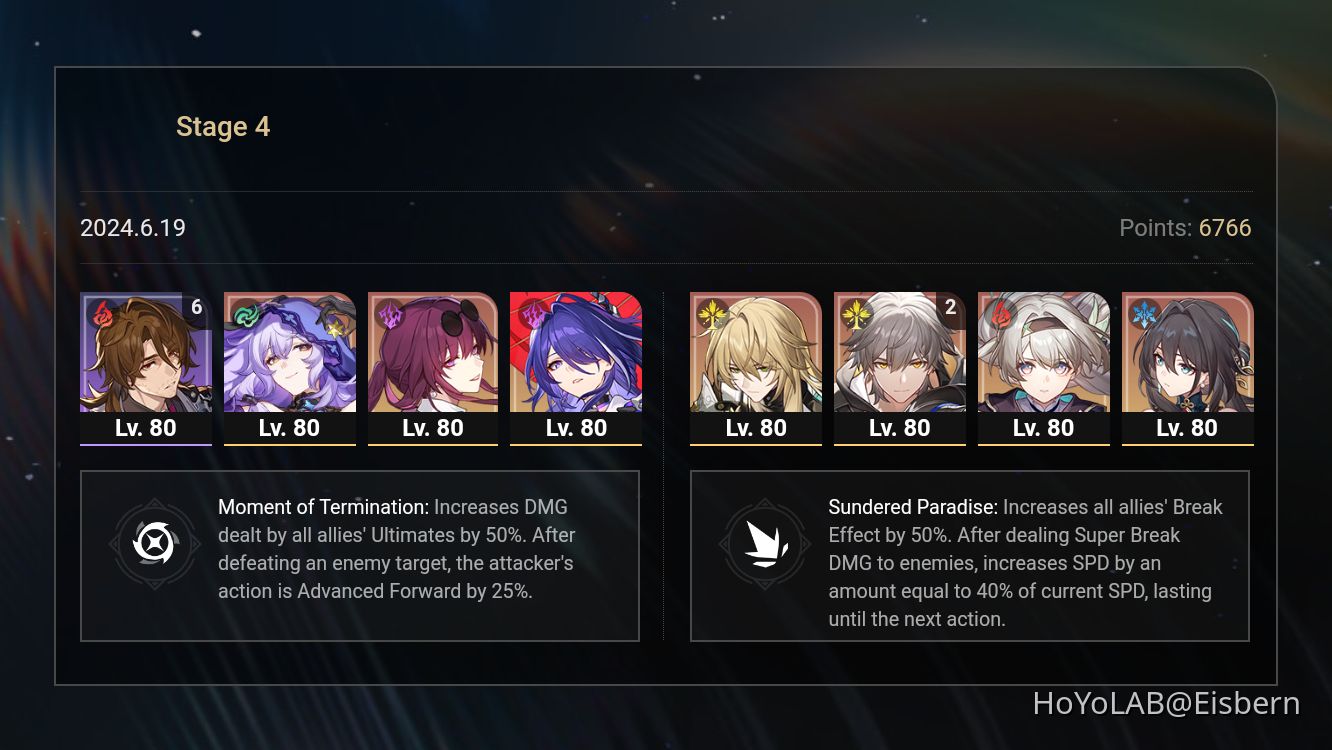
Task: Click the Lv. 80 label under Ruan Mei
Action: click(x=1187, y=427)
